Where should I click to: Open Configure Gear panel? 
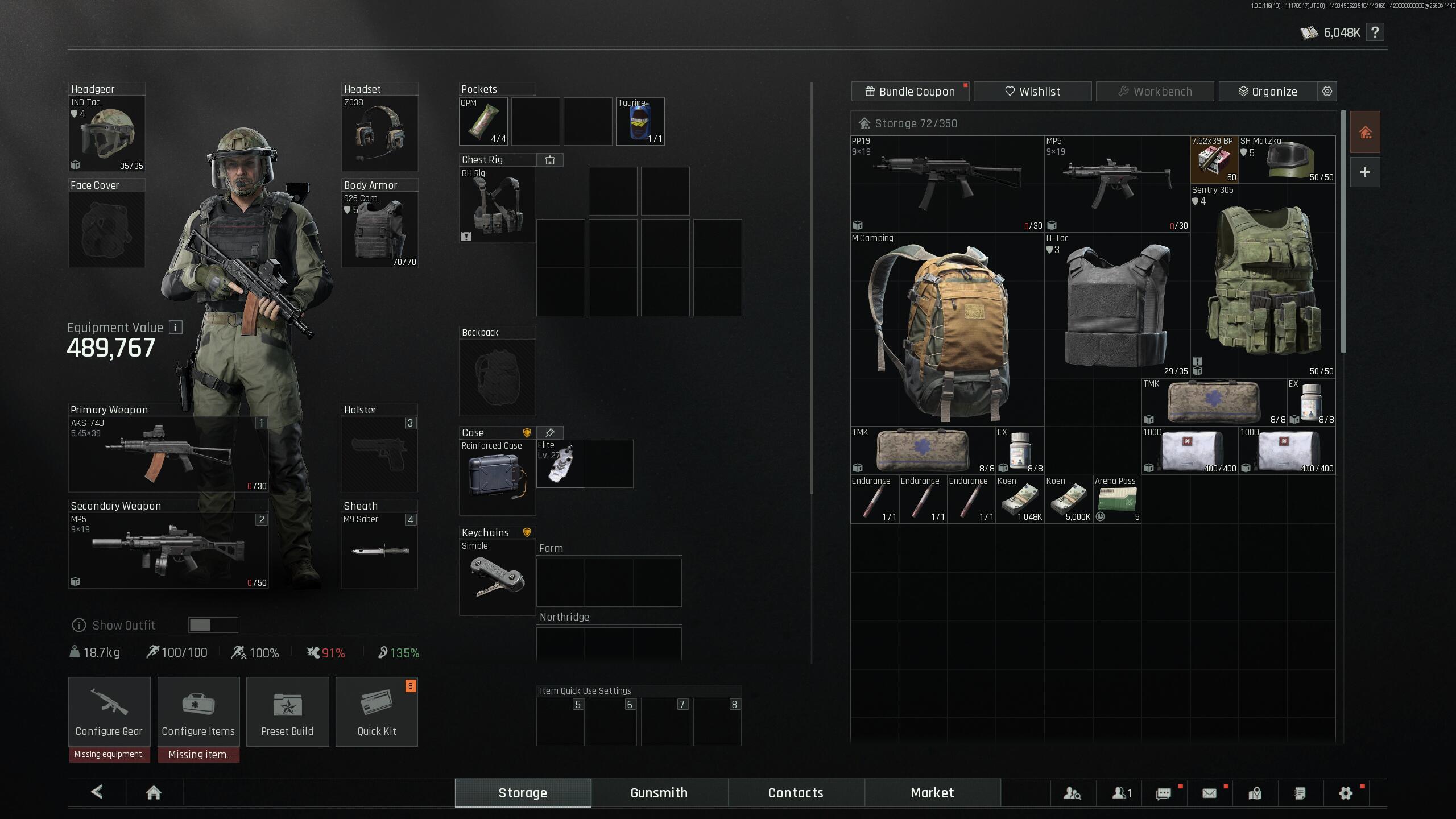coord(109,711)
